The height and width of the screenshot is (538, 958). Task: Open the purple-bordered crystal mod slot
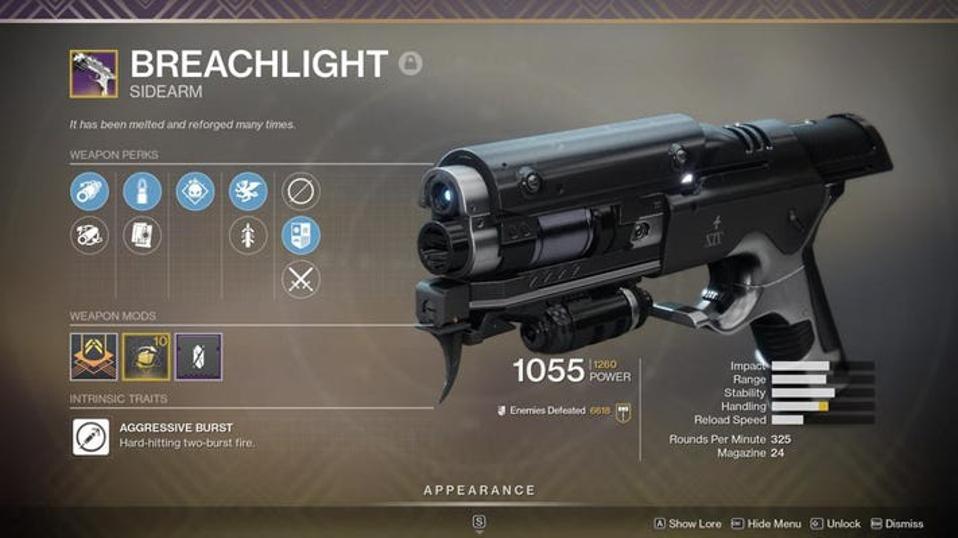coord(198,356)
